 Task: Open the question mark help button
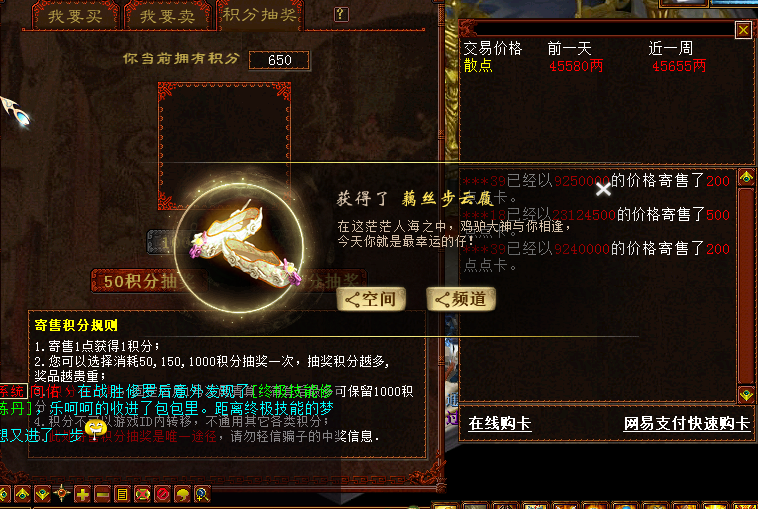[341, 15]
